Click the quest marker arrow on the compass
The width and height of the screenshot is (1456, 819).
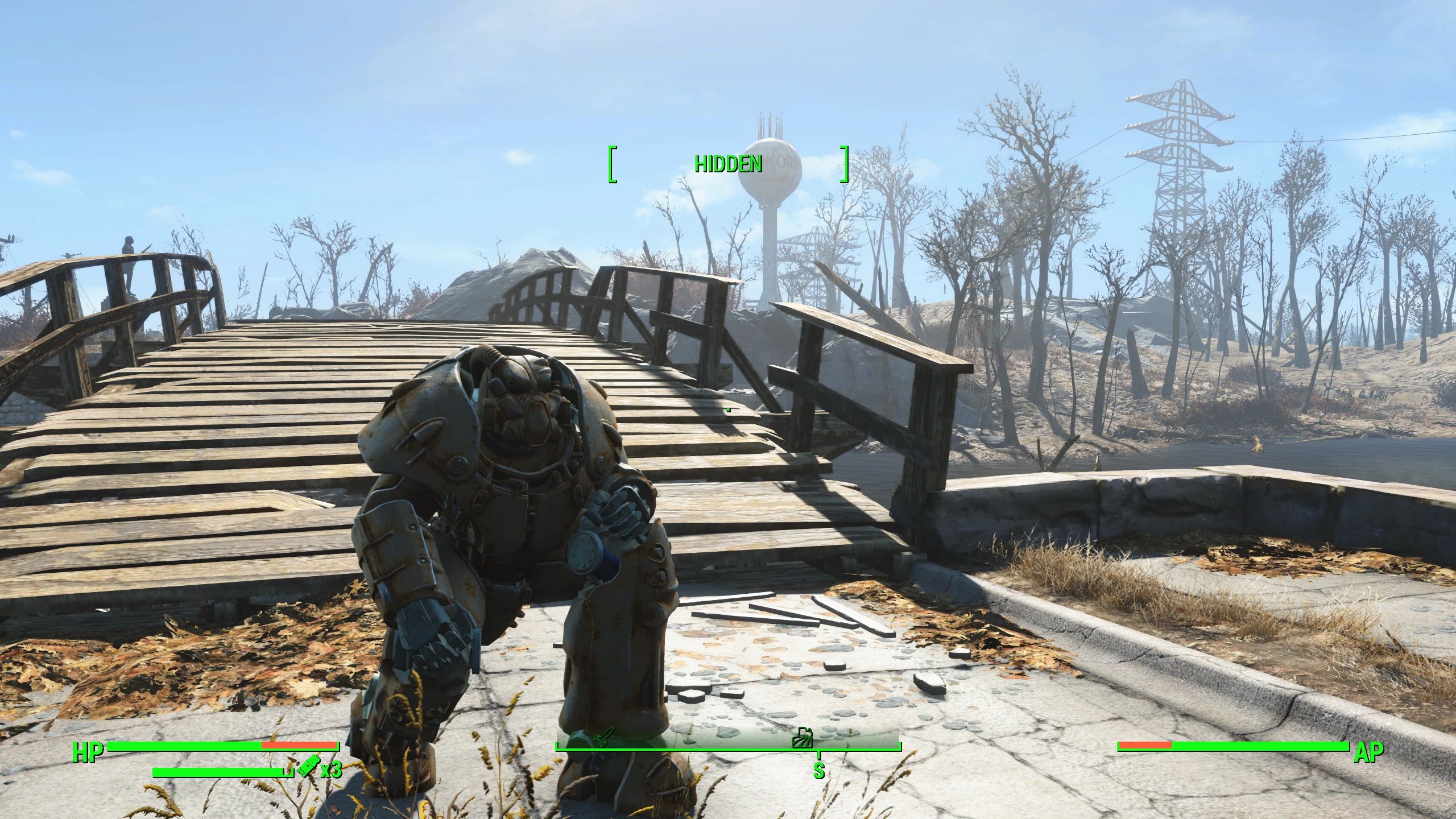click(x=601, y=737)
